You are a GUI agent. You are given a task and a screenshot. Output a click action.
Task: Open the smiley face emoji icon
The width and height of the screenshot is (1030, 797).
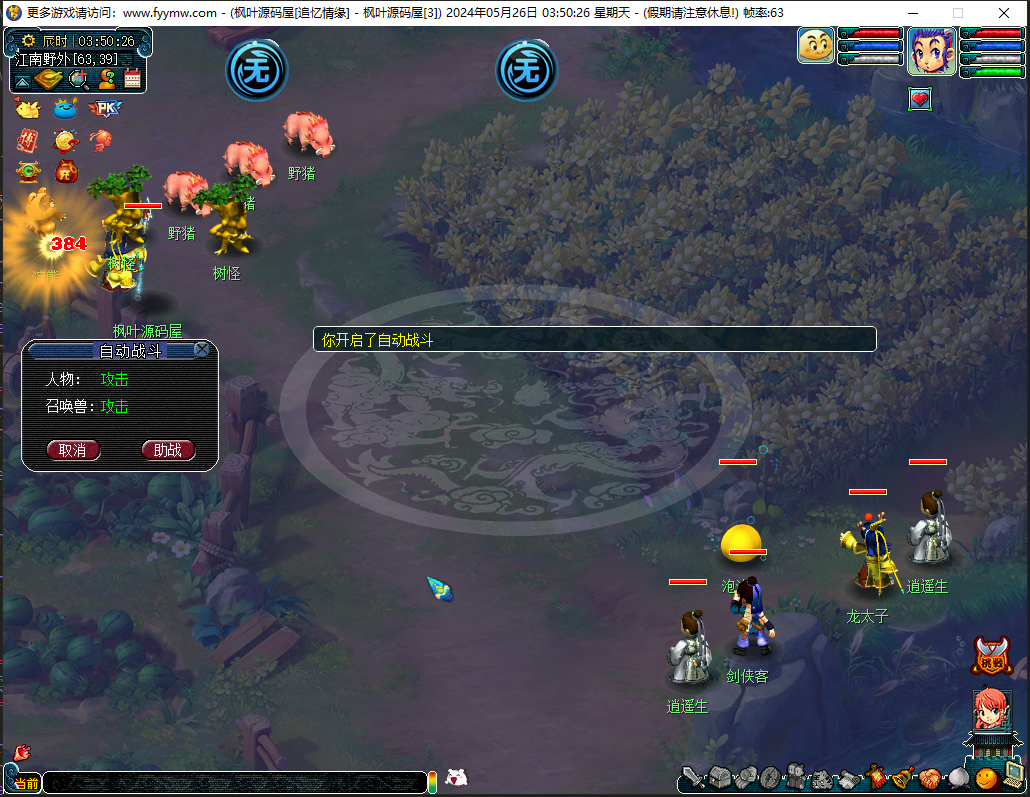point(986,776)
